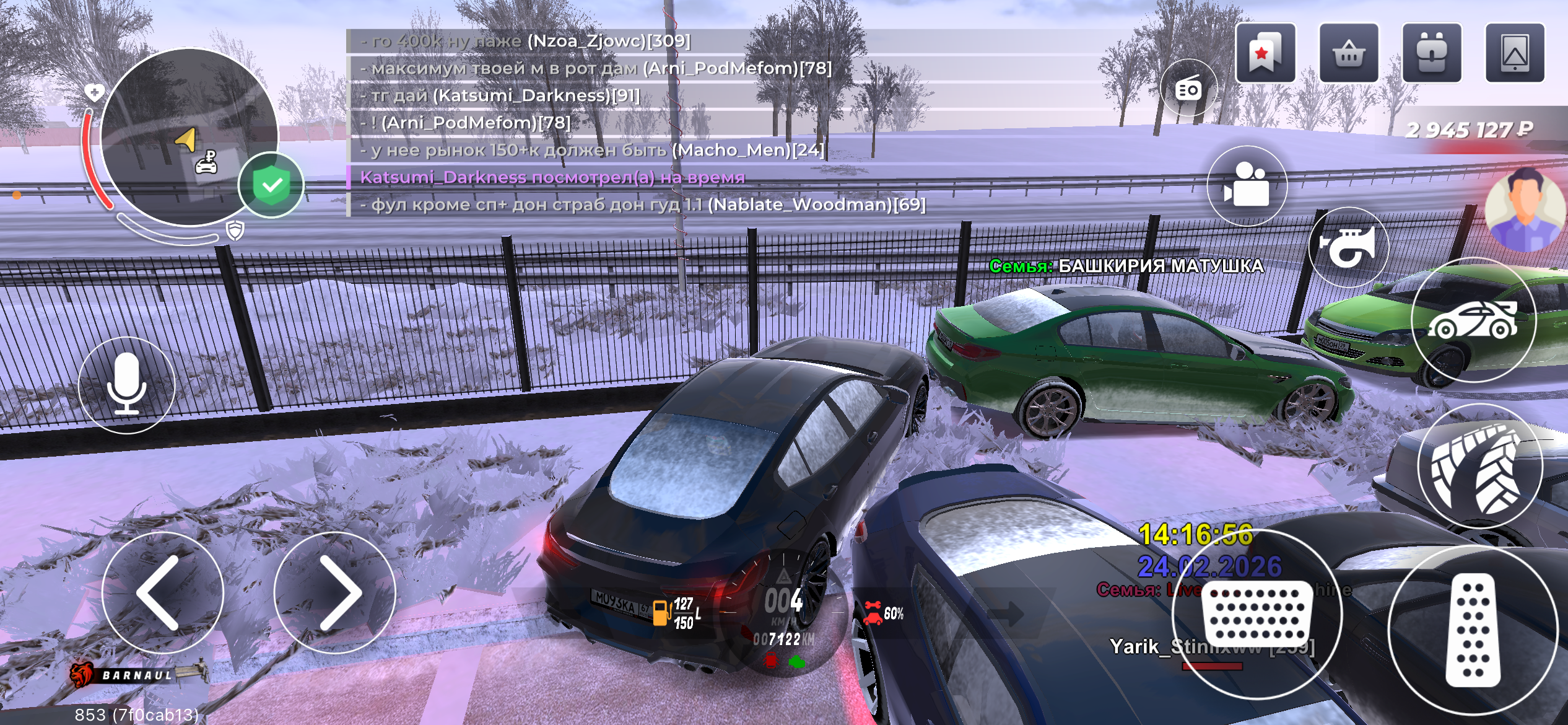The height and width of the screenshot is (725, 1568).
Task: Open the player avatar profile
Action: (x=1526, y=209)
